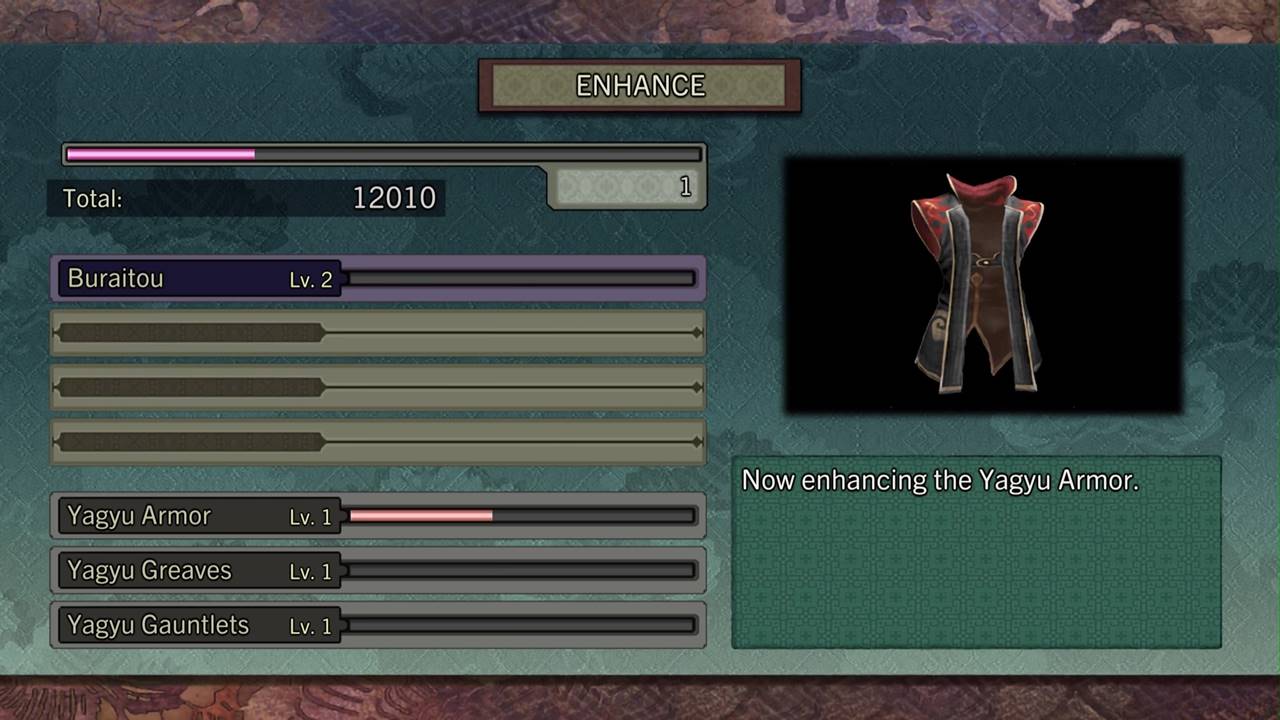Pick the Yagyu Gauntlets entry
Screen dimensions: 1280x720
(x=378, y=625)
